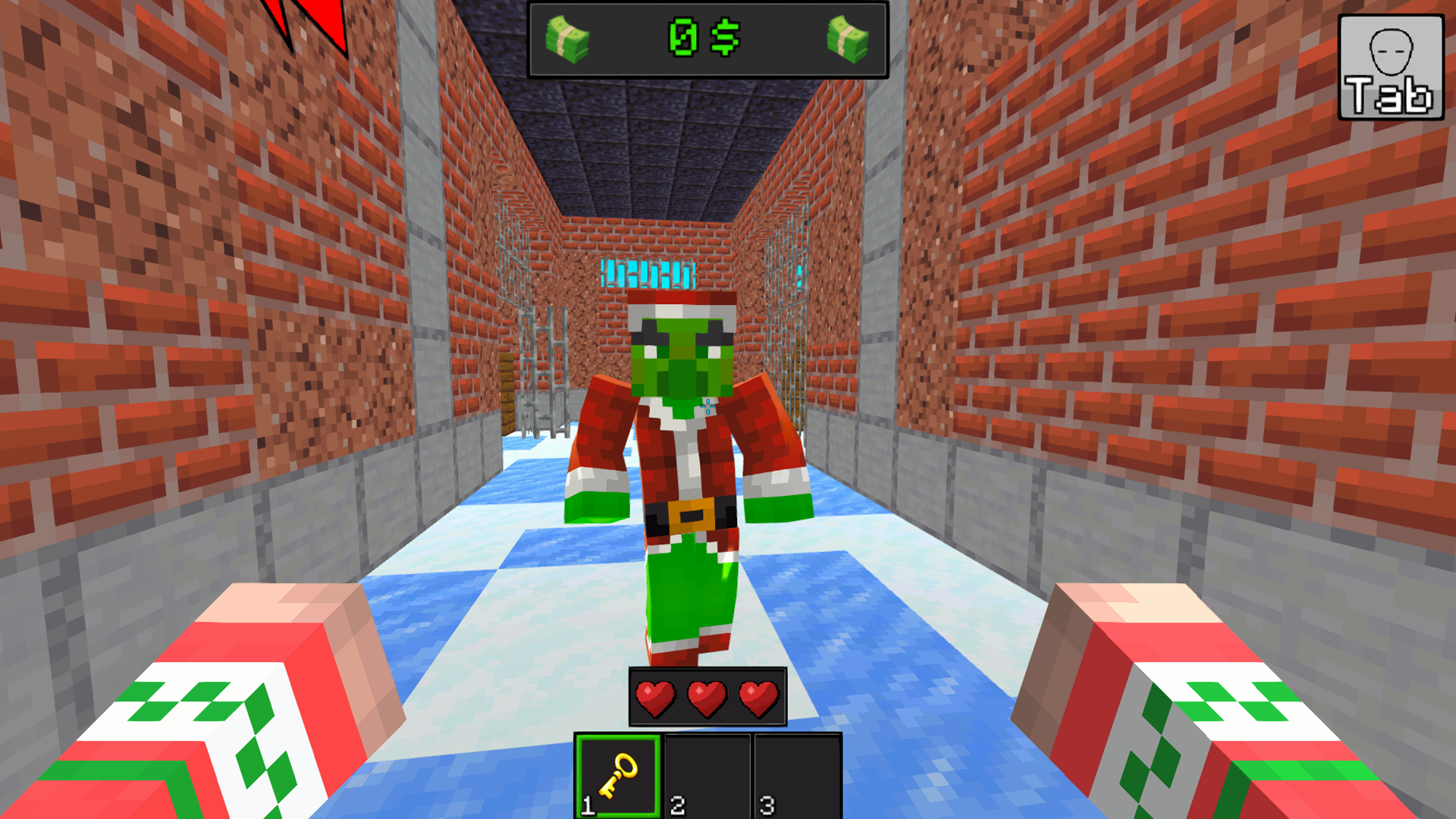Viewport: 1456px width, 819px height.
Task: Click the player face icon on Tab button
Action: 1389,53
